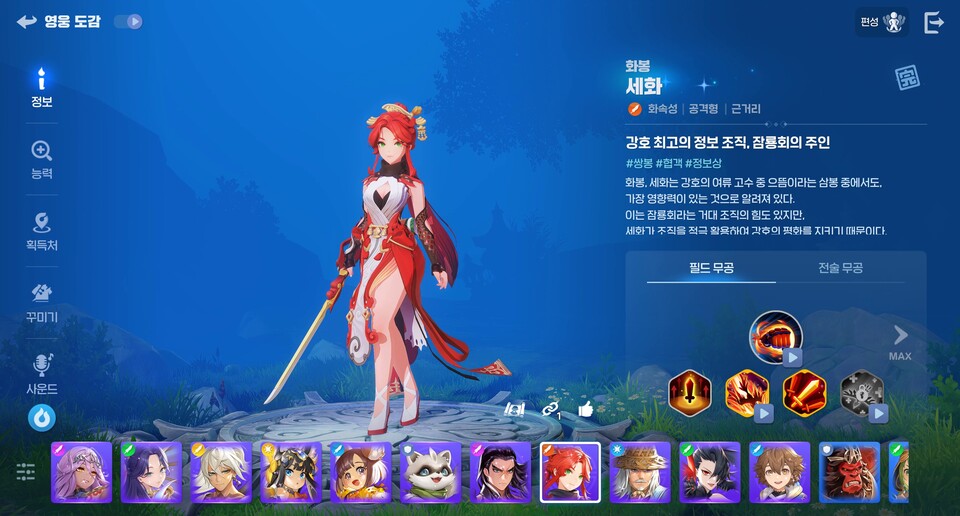Select the raccoon hero portrait
Screen dimensions: 960x516
(431, 472)
